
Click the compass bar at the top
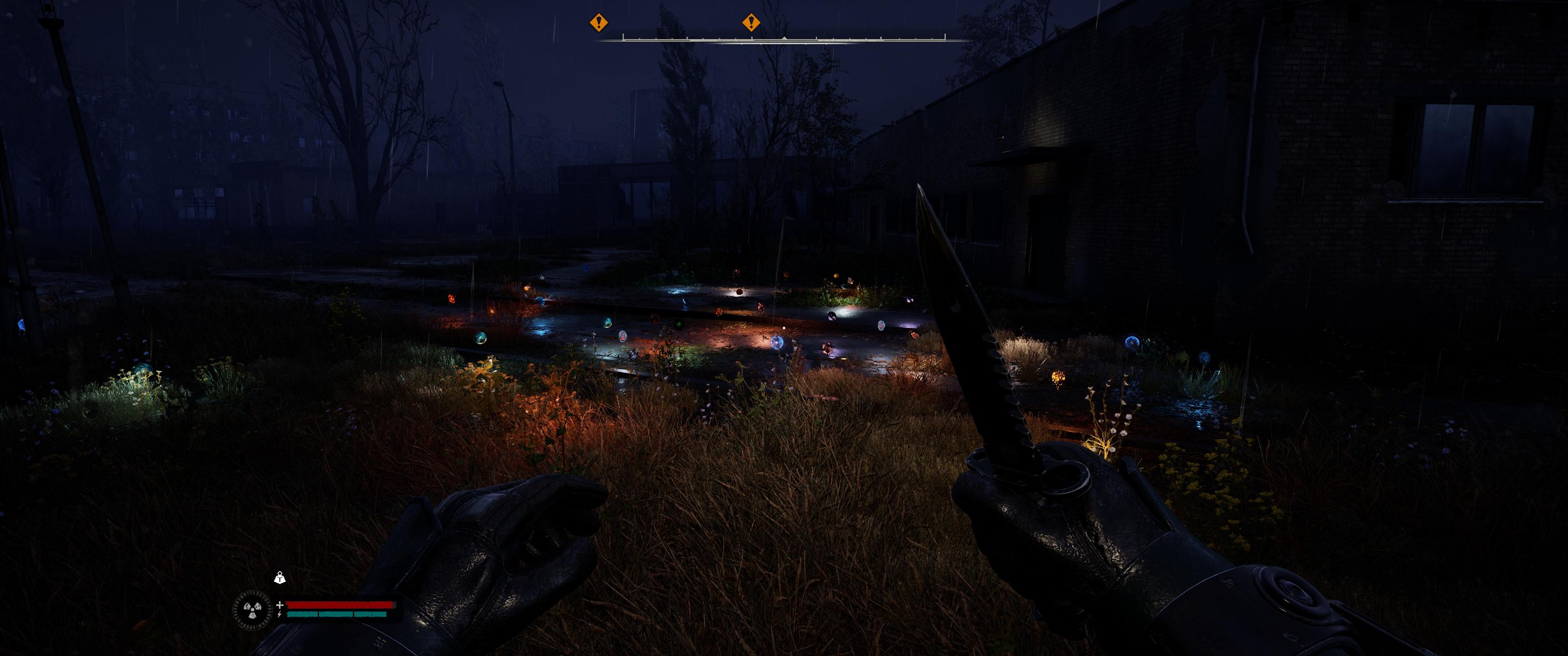point(784,39)
